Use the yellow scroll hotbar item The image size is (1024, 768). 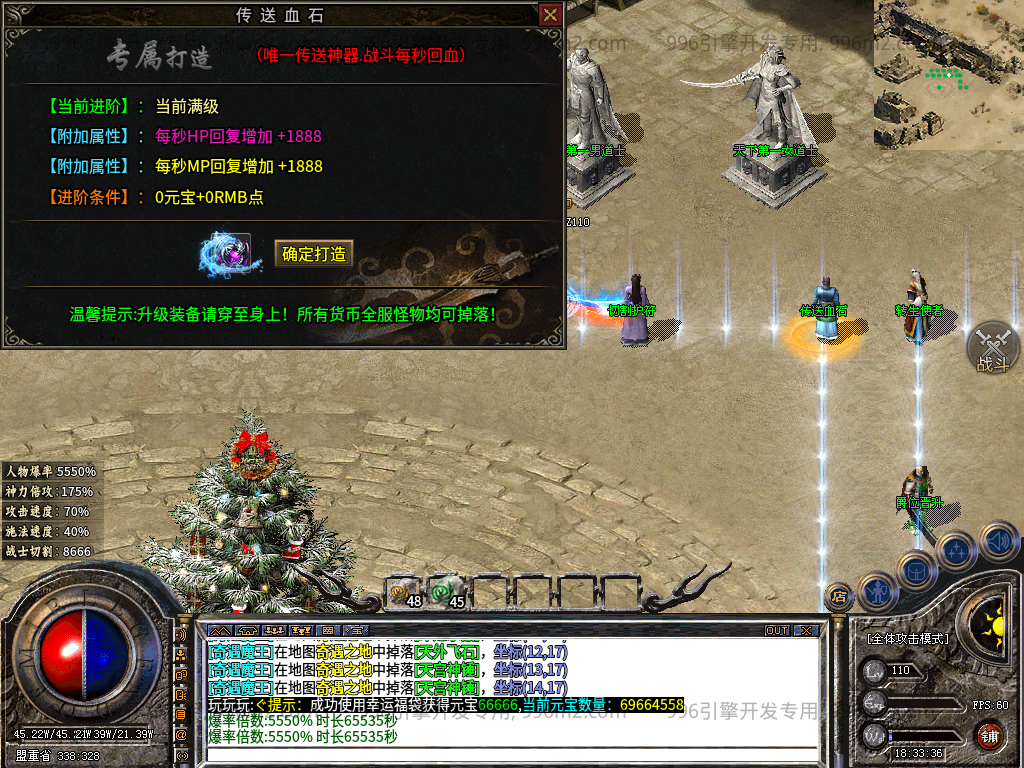401,593
